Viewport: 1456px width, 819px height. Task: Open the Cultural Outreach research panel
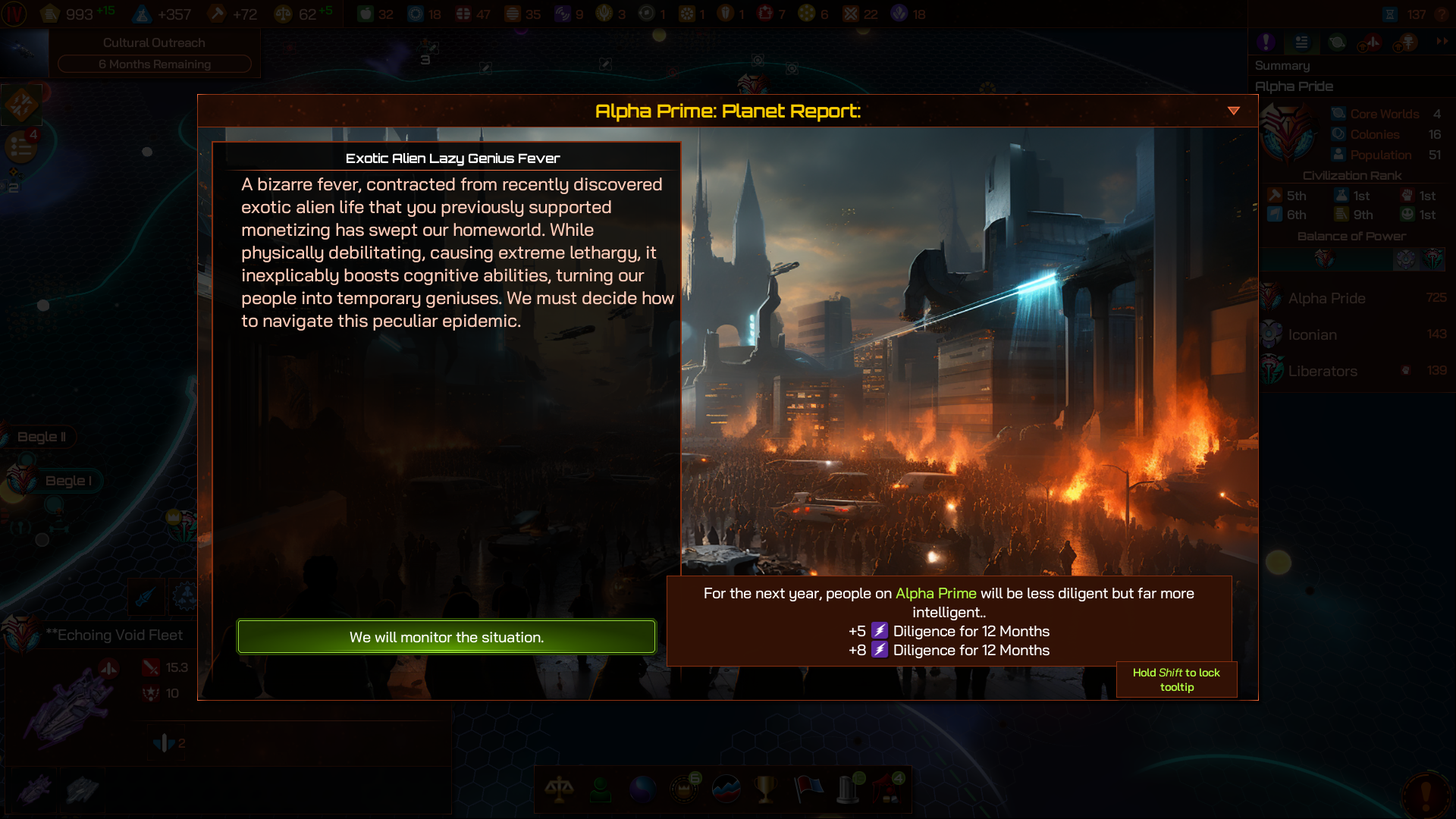click(154, 53)
